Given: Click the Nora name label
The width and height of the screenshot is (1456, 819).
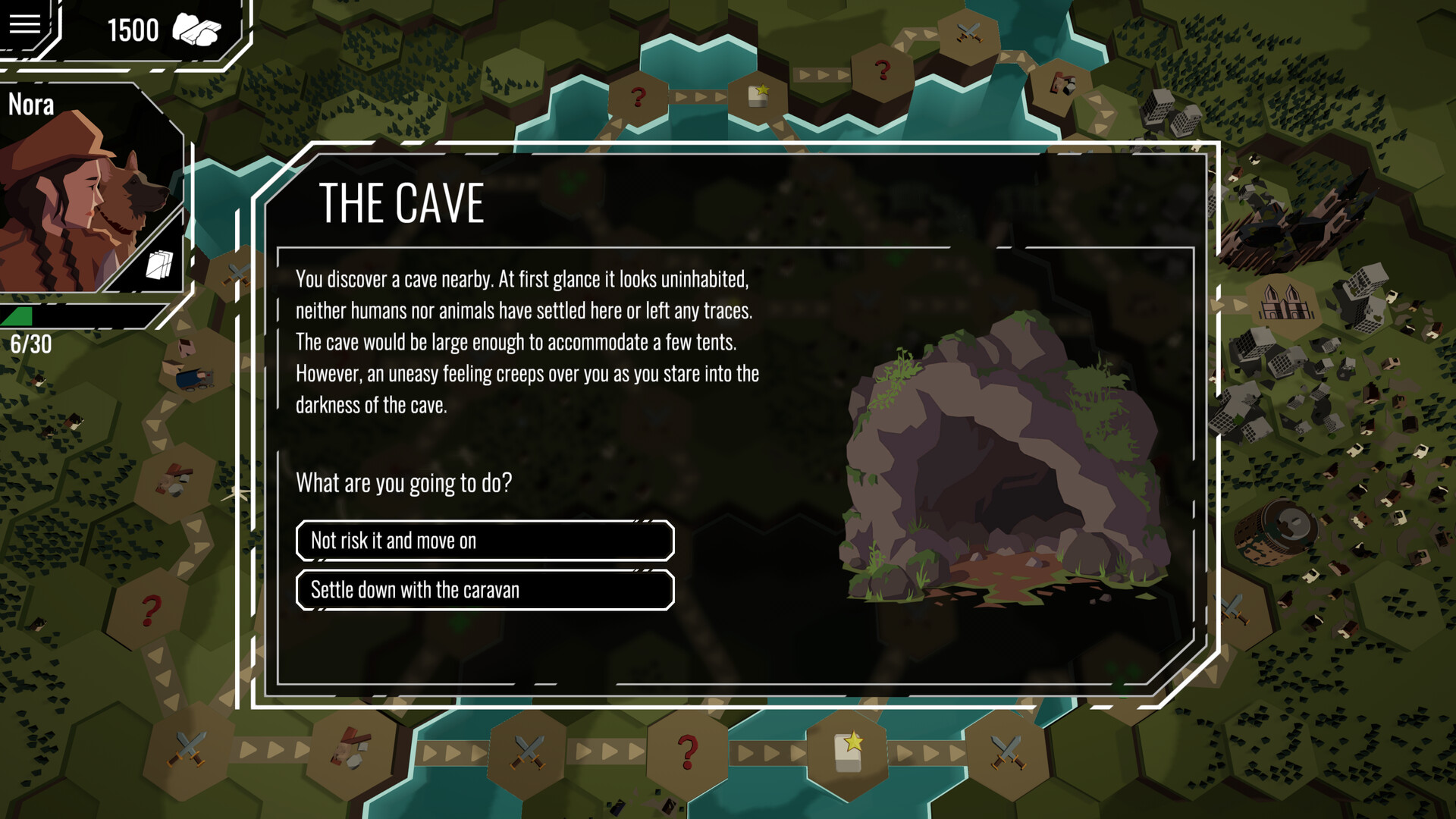Looking at the screenshot, I should (x=31, y=105).
